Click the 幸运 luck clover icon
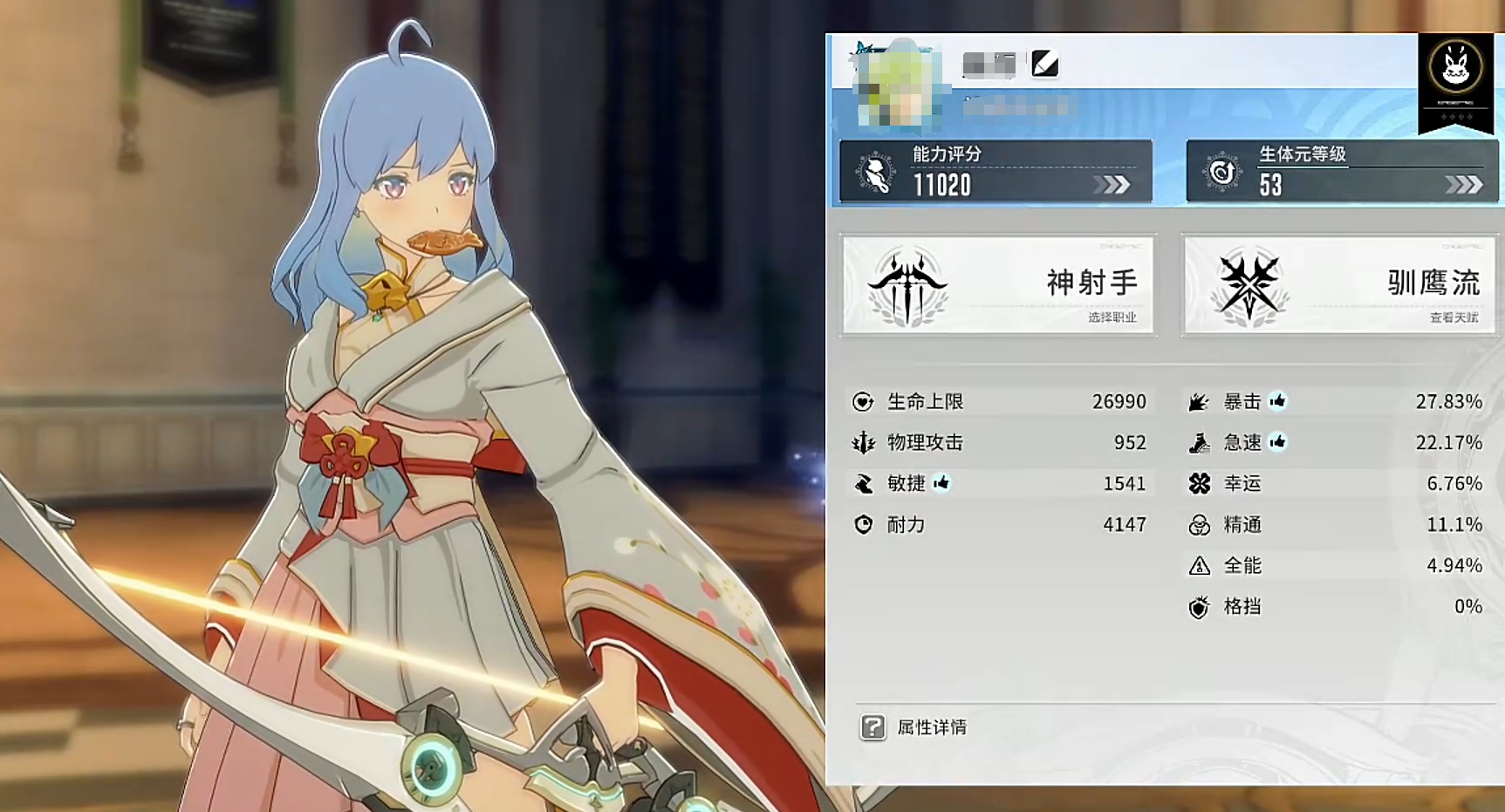 pos(1200,483)
